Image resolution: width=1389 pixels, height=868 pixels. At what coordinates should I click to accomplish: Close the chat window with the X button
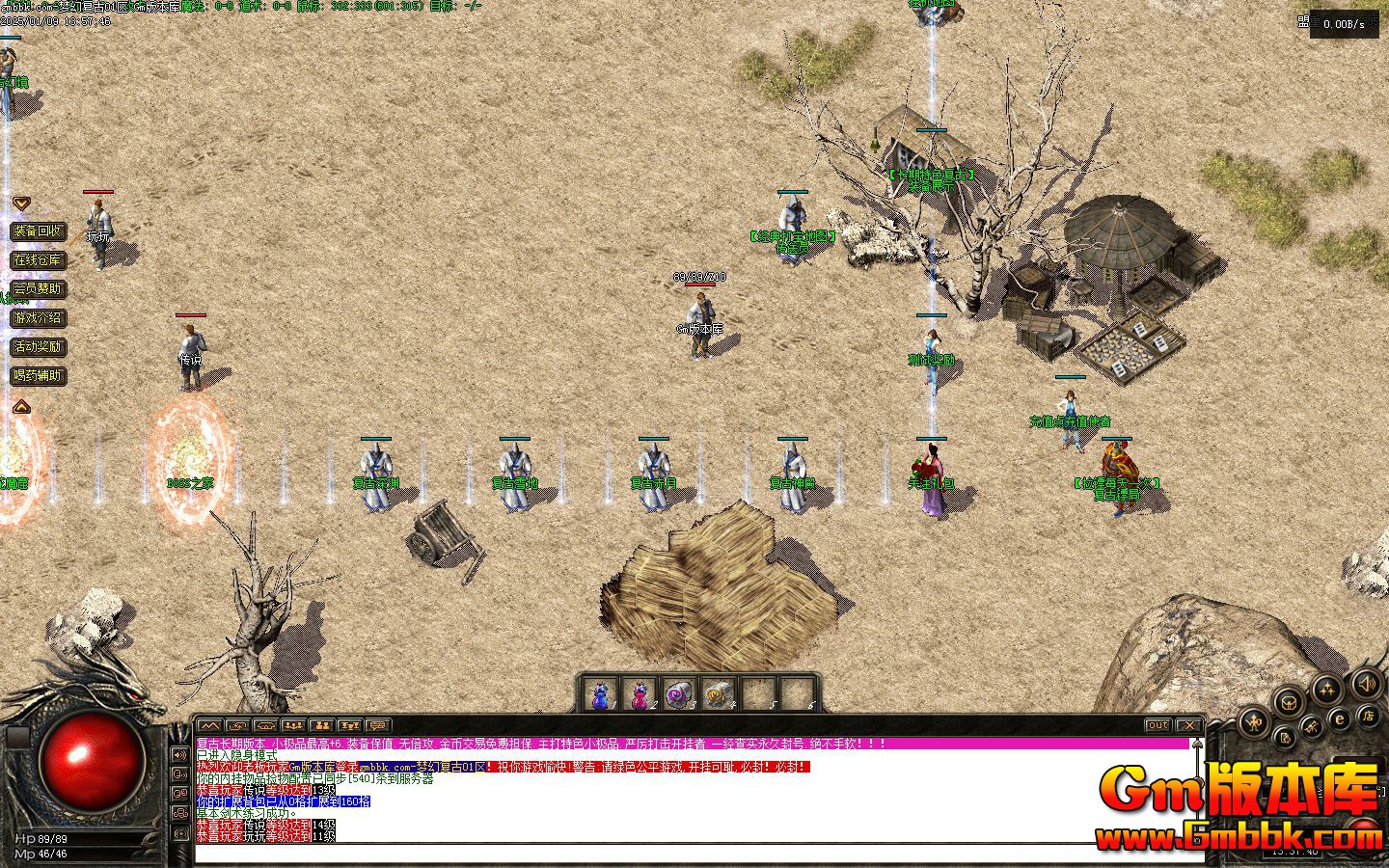point(1190,725)
